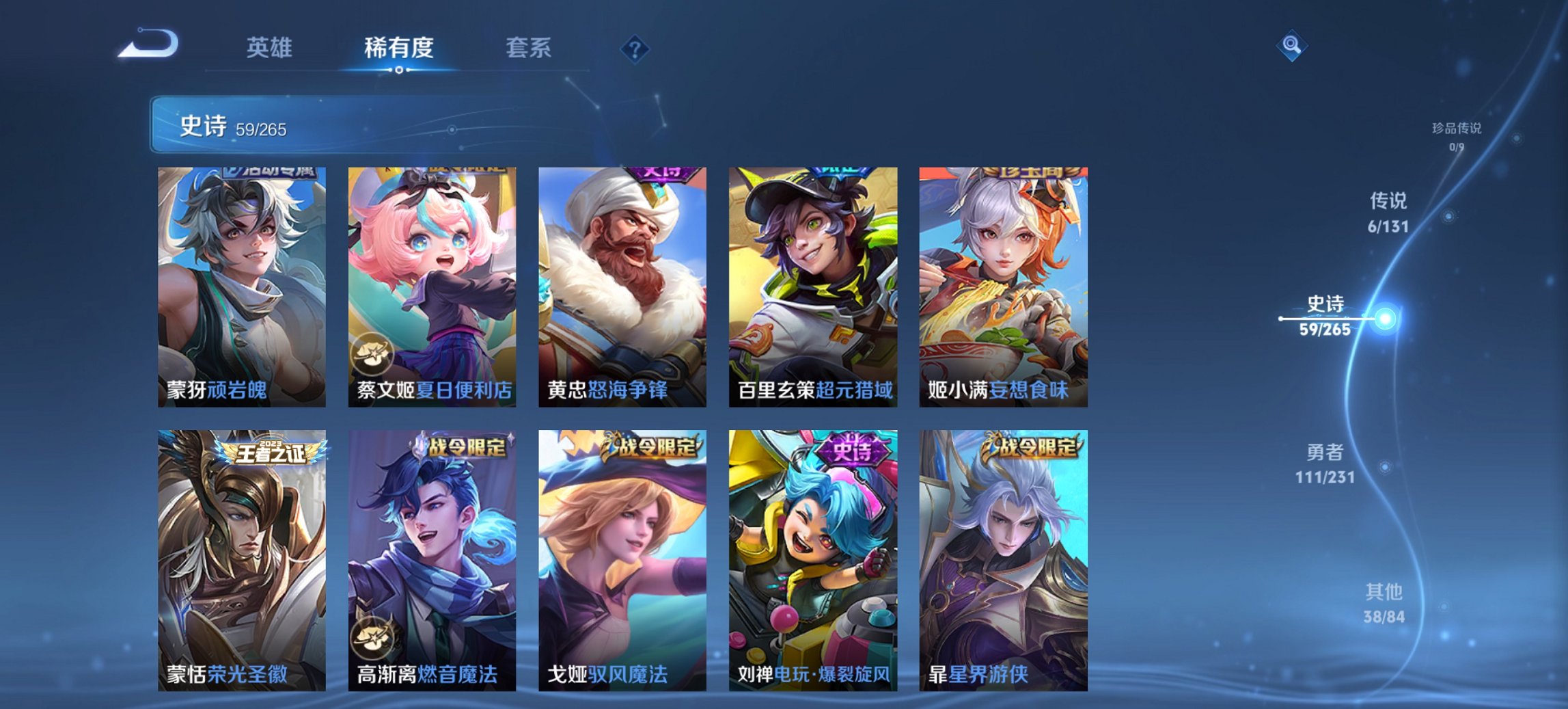This screenshot has width=1568, height=709.
Task: Click the question mark help icon
Action: 635,48
